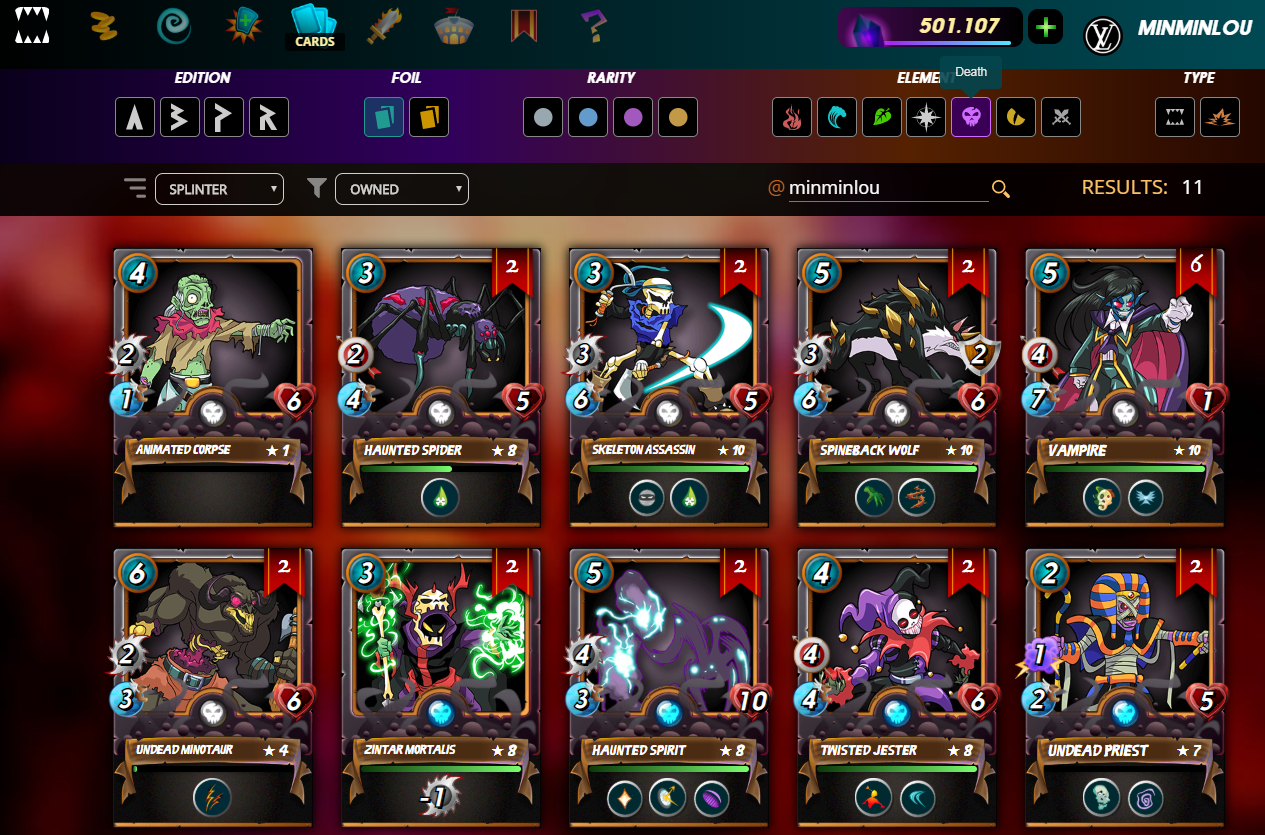Click the Splinterlands fangs logo
The height and width of the screenshot is (835, 1265).
click(x=31, y=27)
